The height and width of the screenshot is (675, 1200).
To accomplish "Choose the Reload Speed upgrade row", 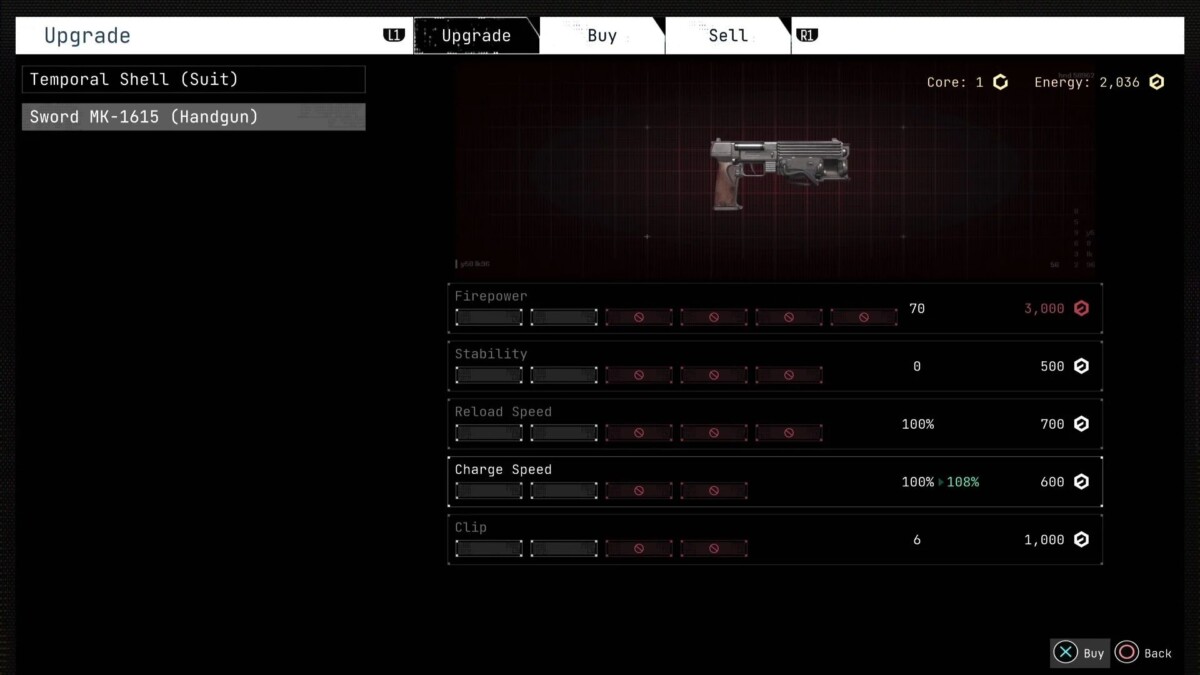I will pyautogui.click(x=775, y=424).
